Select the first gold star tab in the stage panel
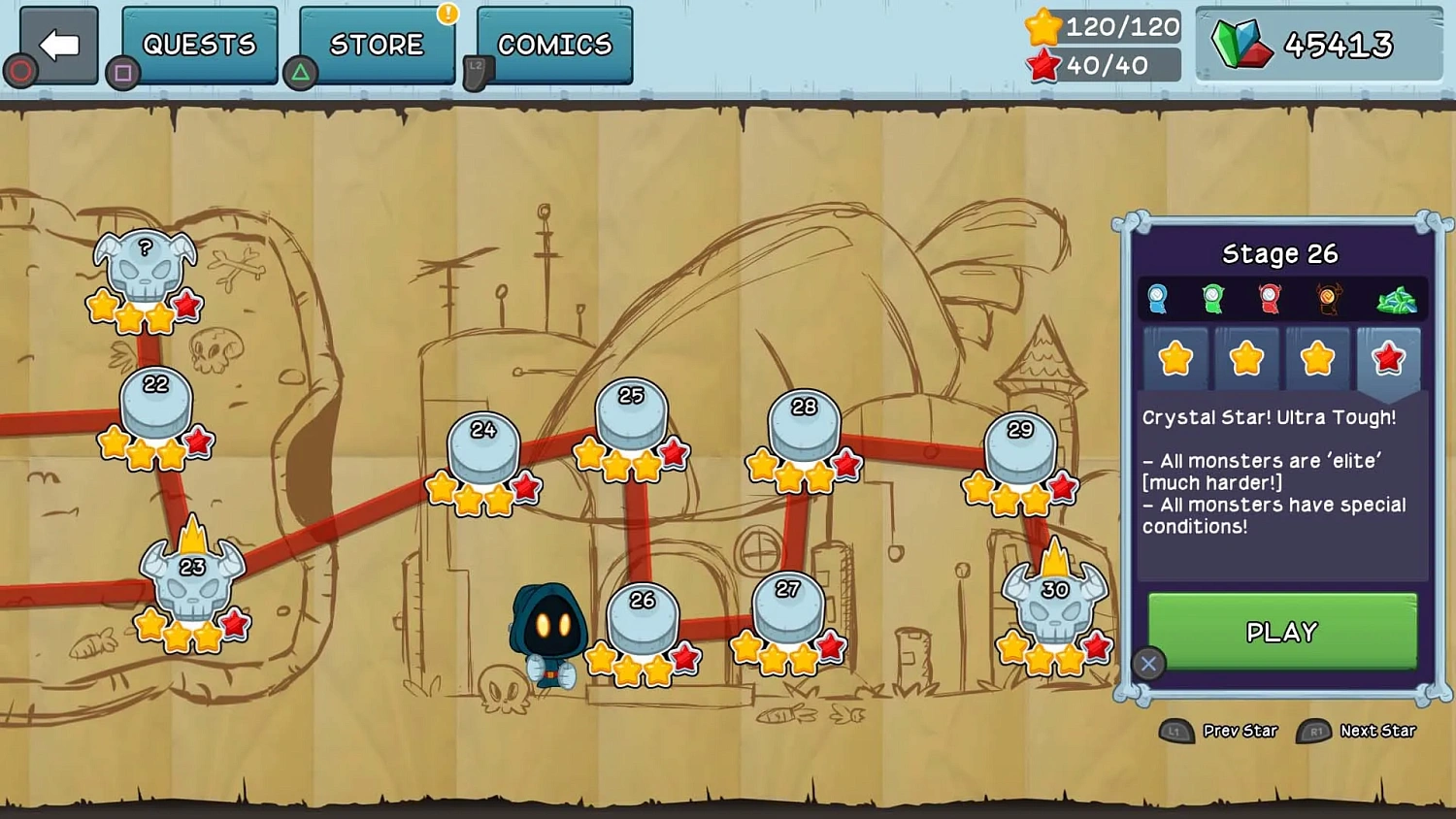Viewport: 1456px width, 819px height. (x=1175, y=359)
